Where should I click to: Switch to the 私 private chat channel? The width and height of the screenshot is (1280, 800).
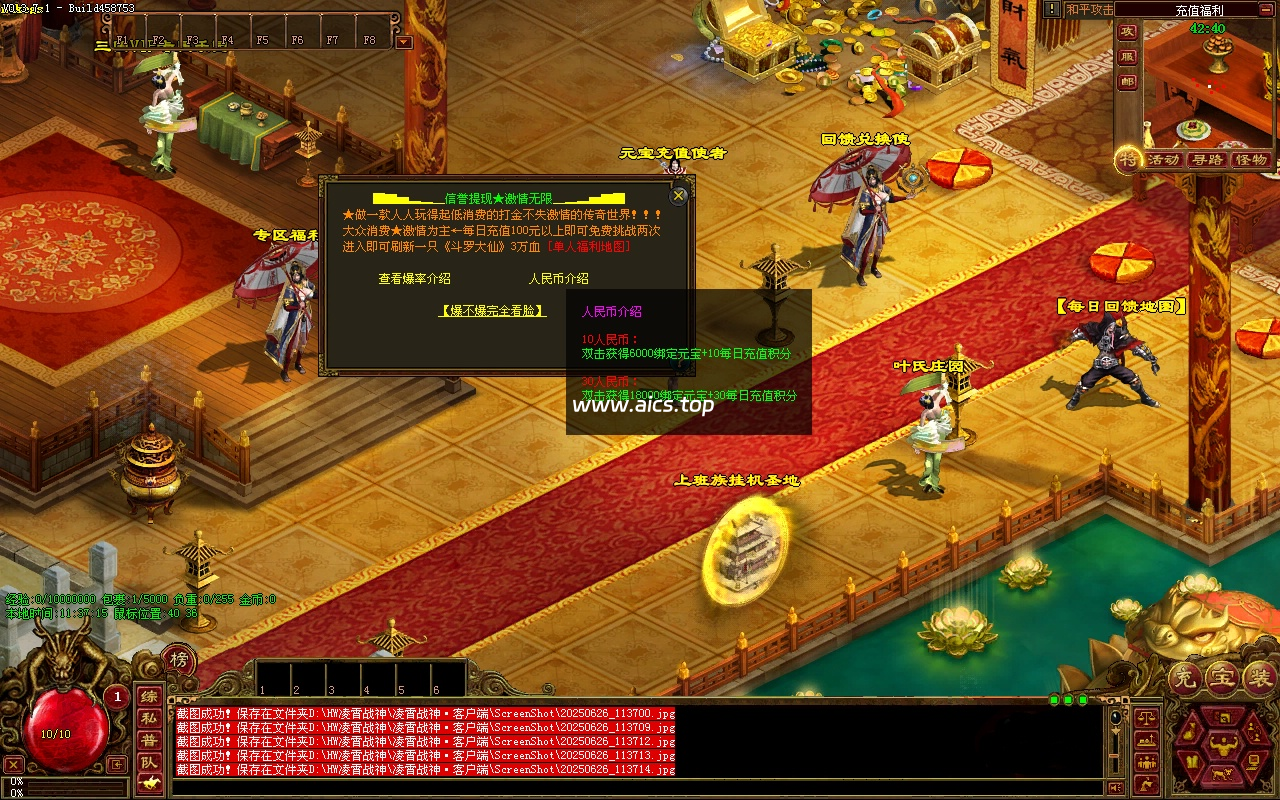tap(148, 718)
